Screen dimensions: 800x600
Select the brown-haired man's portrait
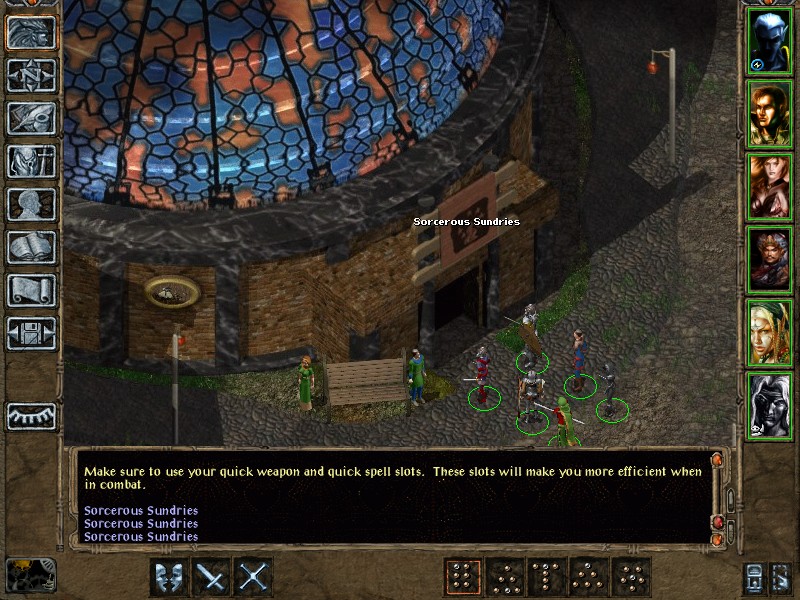coord(769,114)
